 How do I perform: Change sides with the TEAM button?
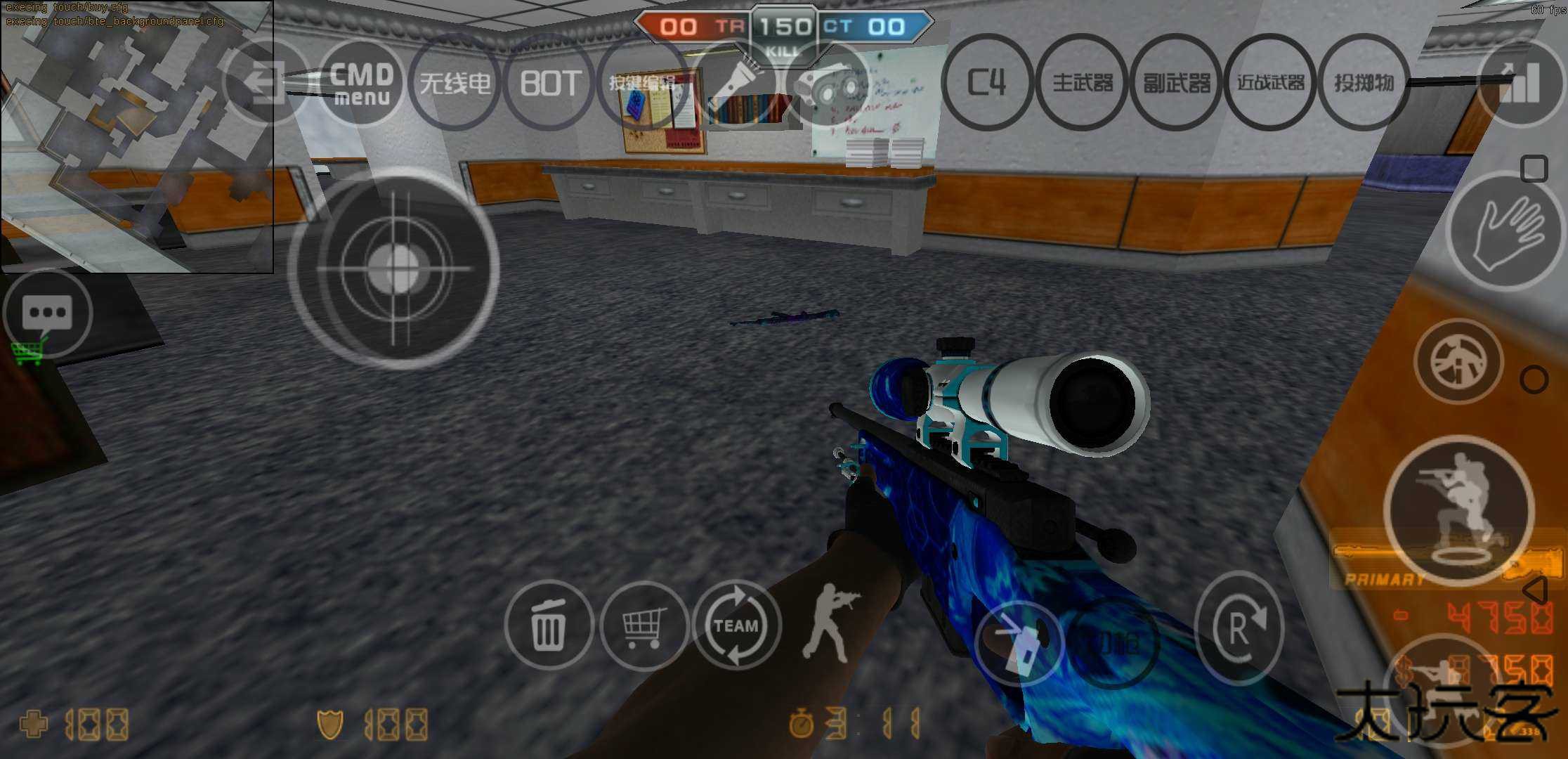pos(737,625)
